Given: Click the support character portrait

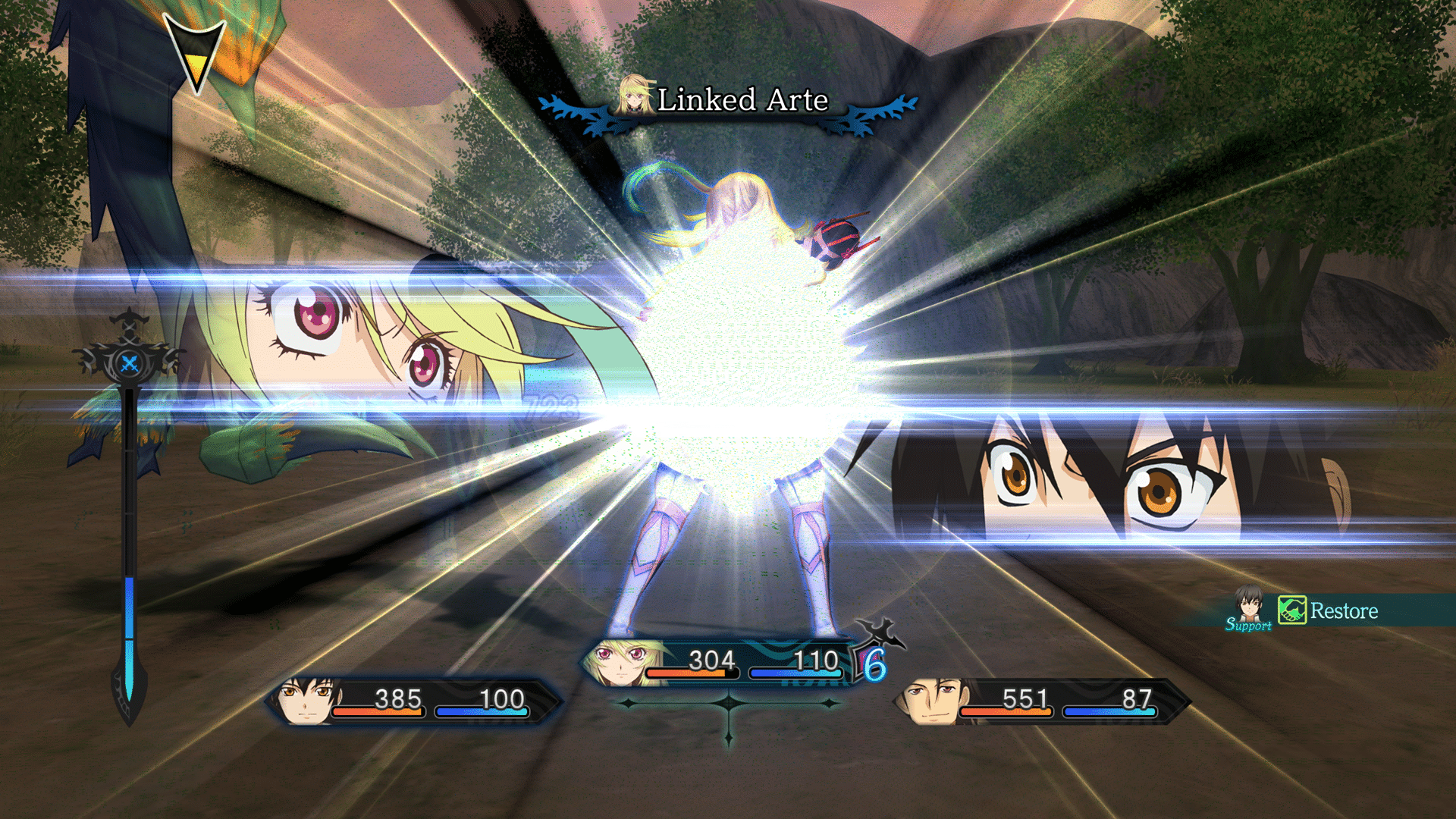Looking at the screenshot, I should 1248,605.
